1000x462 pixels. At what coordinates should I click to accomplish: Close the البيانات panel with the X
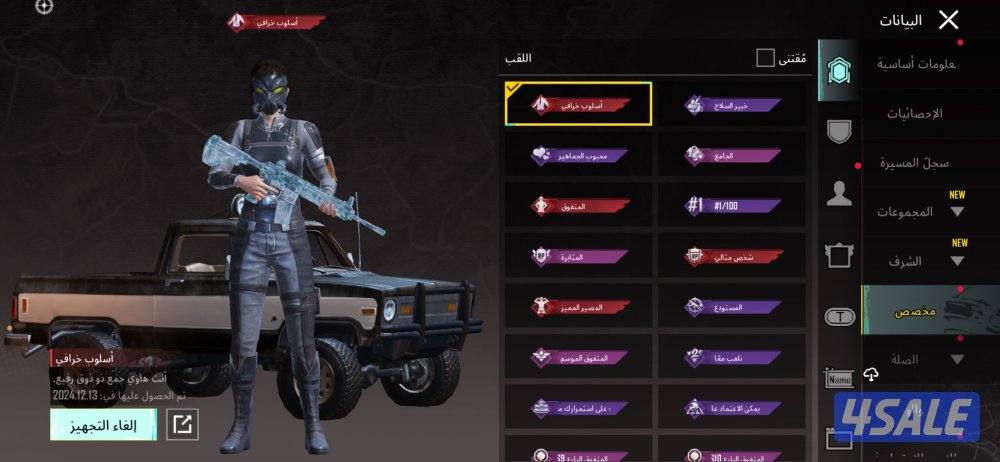coord(948,19)
